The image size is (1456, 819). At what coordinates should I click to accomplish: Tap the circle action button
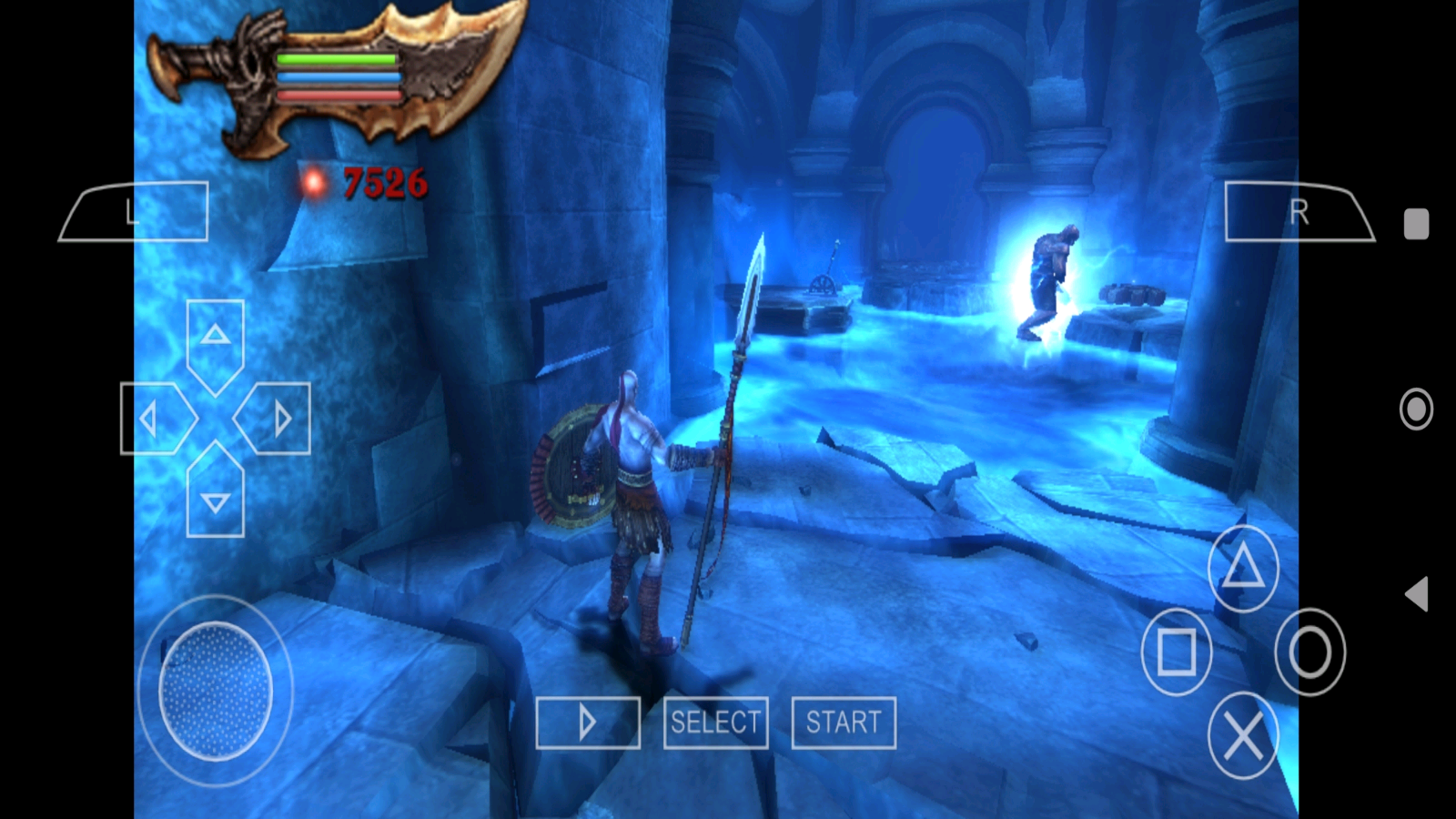[x=1309, y=652]
